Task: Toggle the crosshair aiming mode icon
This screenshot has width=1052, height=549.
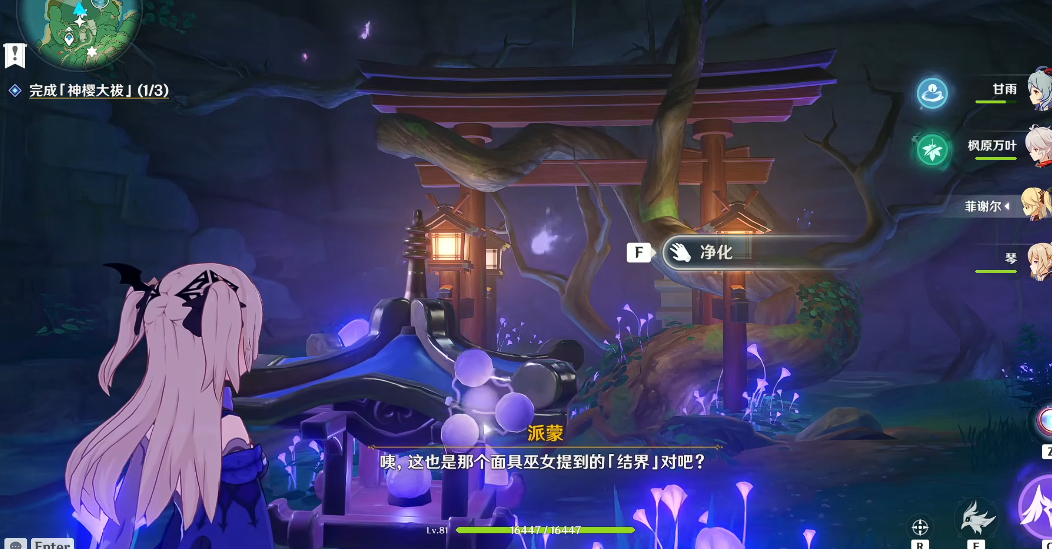Action: (x=920, y=526)
